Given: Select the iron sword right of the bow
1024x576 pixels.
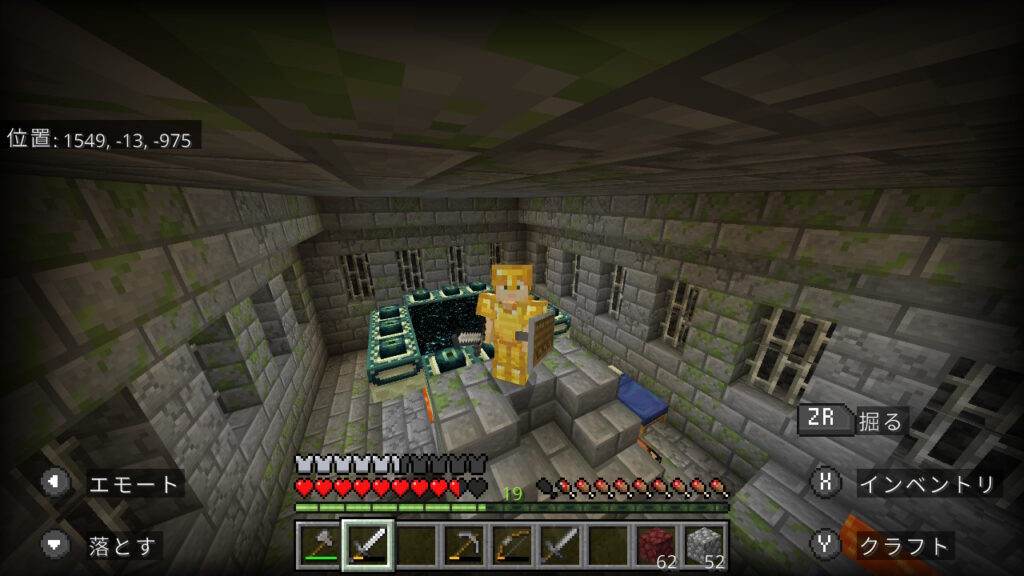Looking at the screenshot, I should tap(560, 545).
